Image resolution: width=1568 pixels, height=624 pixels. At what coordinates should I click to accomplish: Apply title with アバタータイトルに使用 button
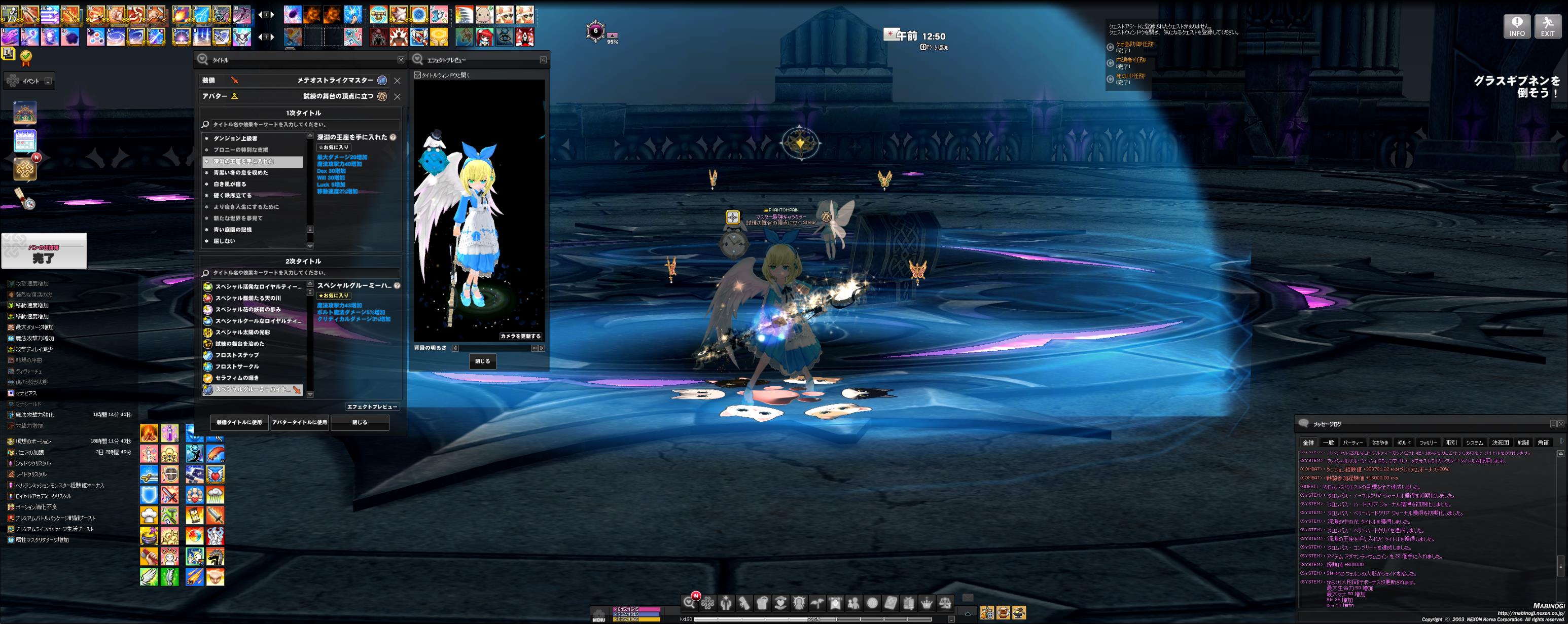300,422
